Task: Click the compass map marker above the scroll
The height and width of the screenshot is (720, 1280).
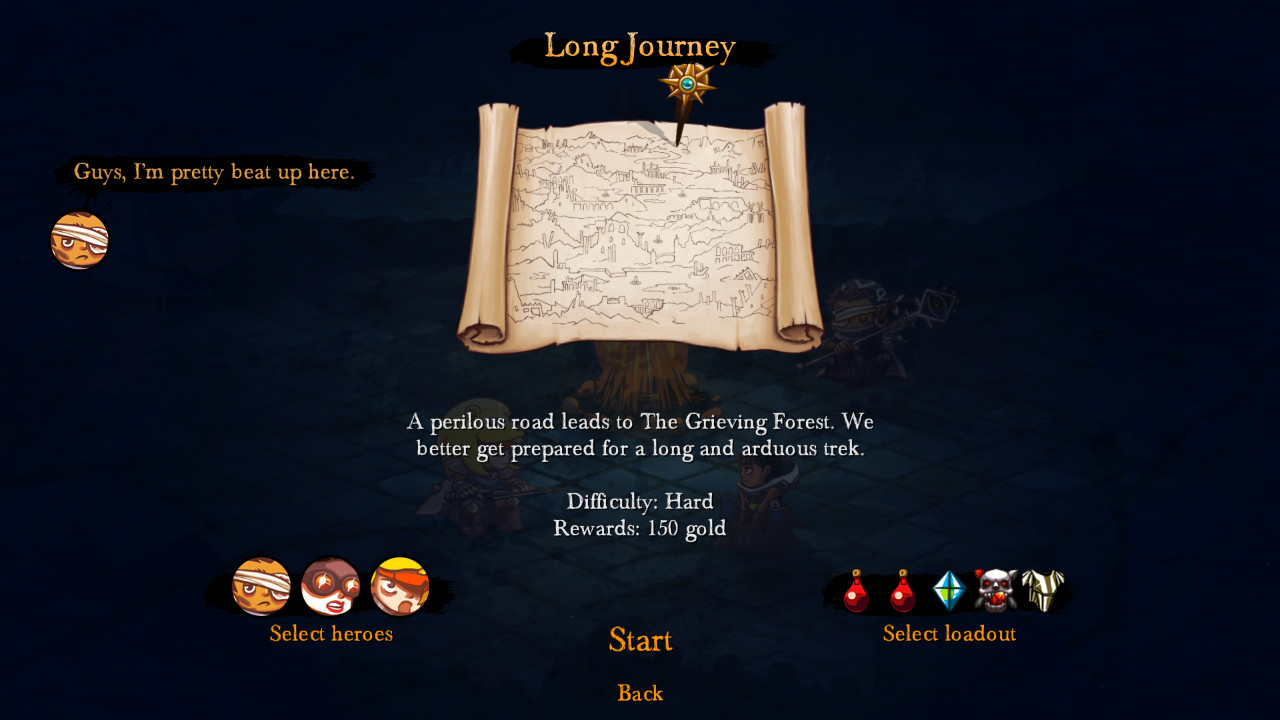Action: click(x=688, y=85)
